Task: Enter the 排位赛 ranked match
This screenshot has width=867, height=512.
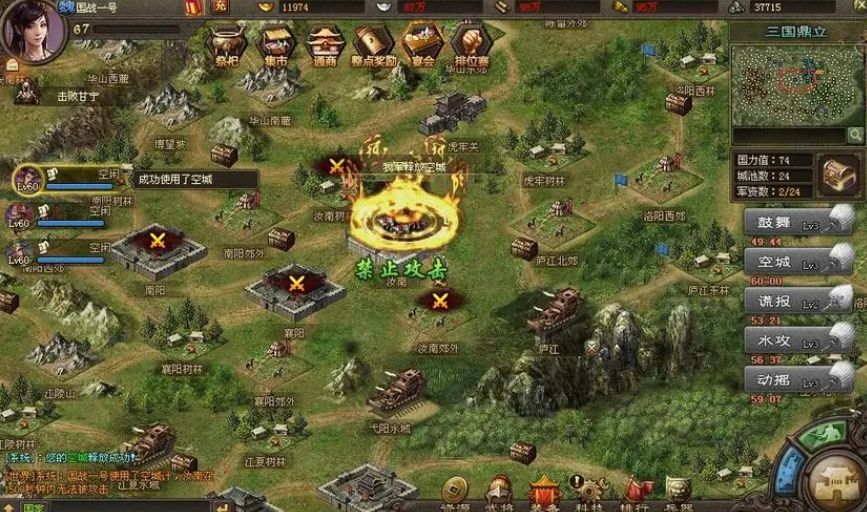Action: pos(471,44)
